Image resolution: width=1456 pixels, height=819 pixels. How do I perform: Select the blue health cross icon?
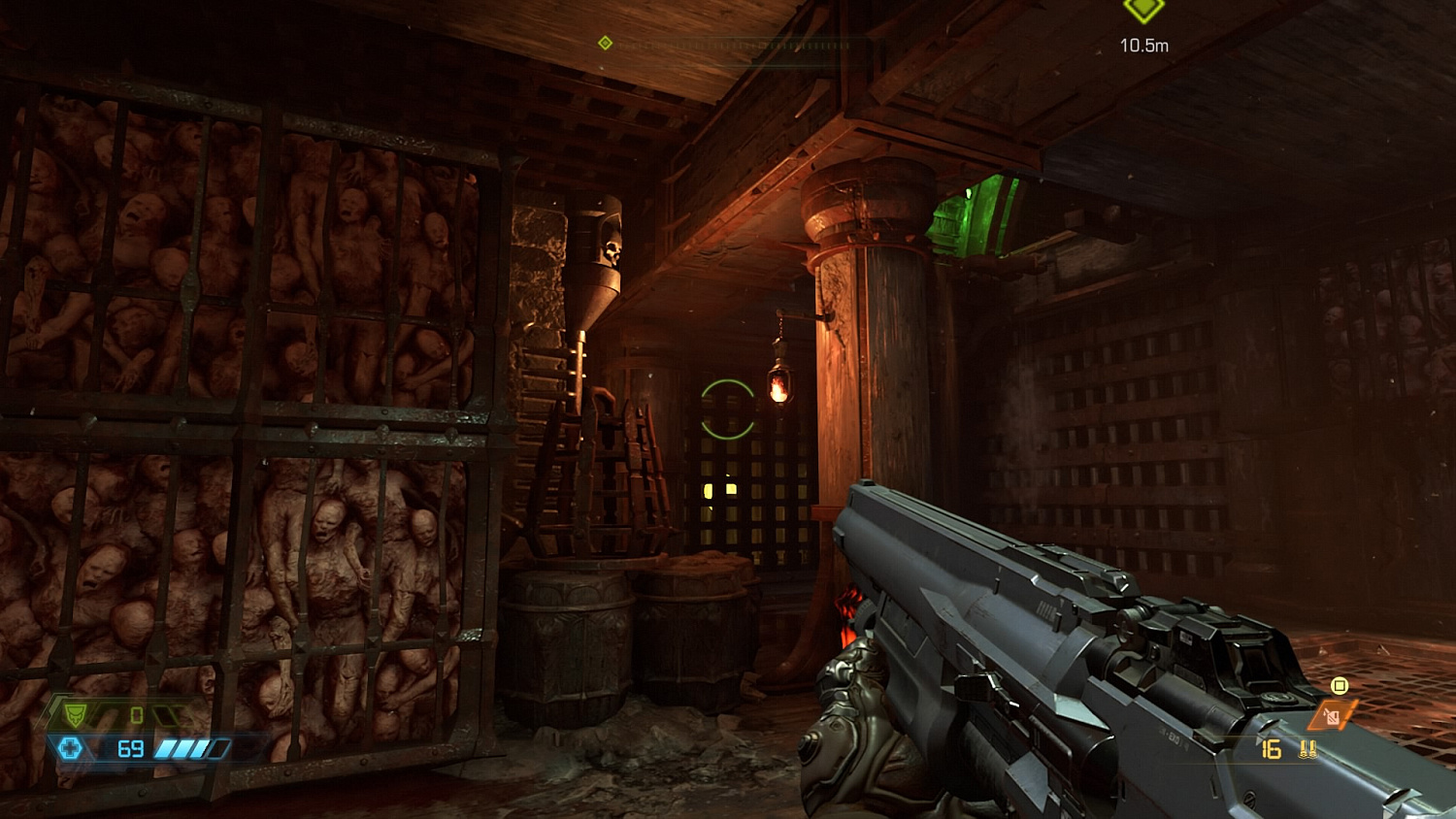[x=70, y=747]
